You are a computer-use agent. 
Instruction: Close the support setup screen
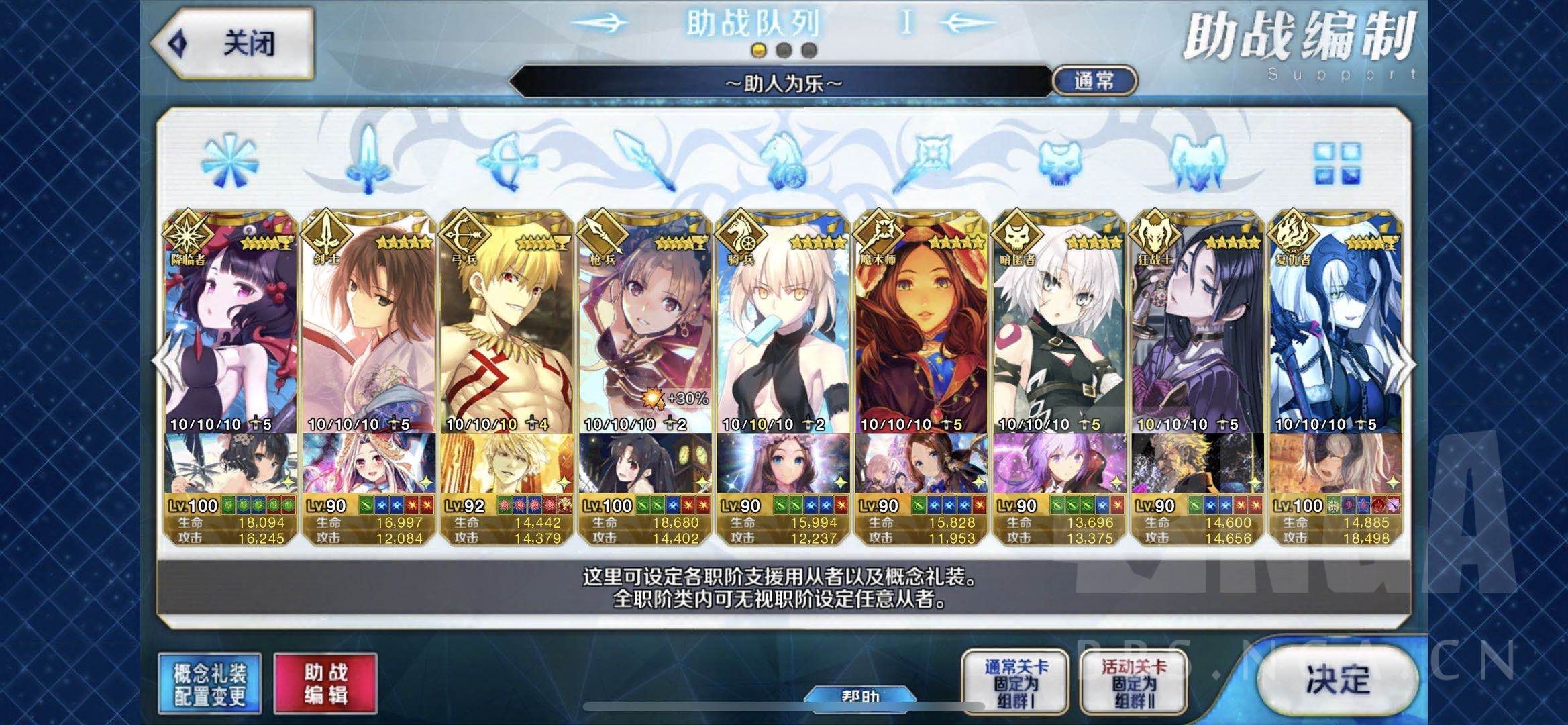pyautogui.click(x=233, y=44)
